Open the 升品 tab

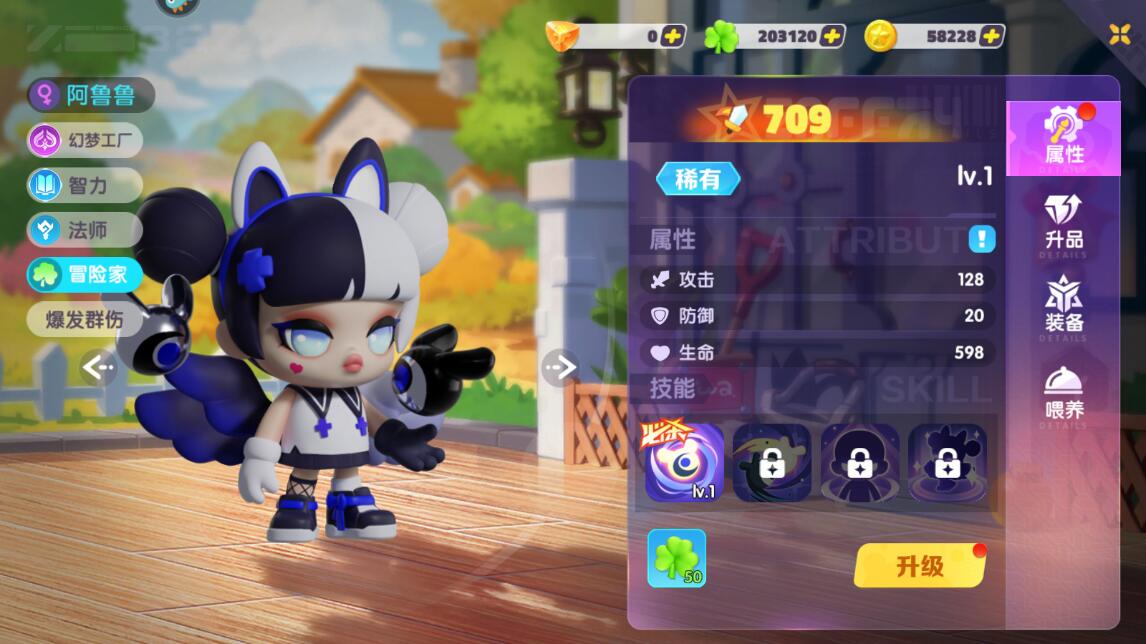1063,224
